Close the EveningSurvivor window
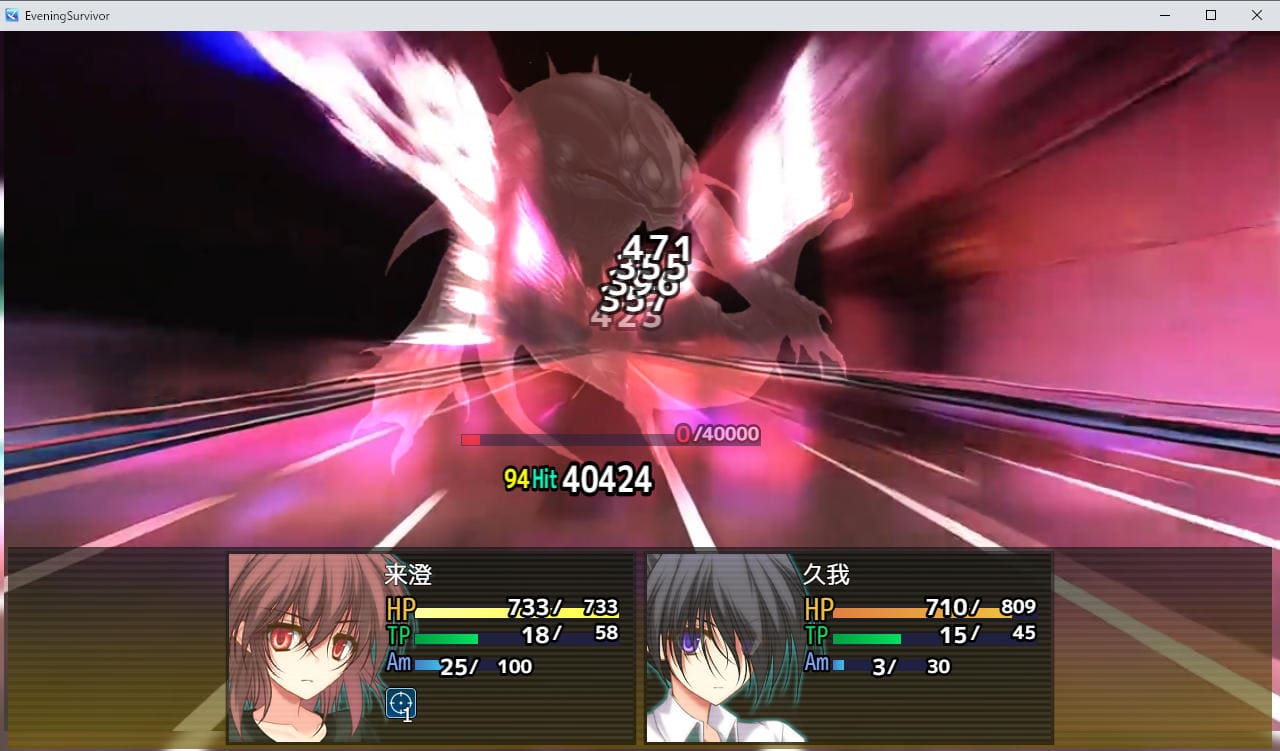1280x751 pixels. tap(1257, 15)
